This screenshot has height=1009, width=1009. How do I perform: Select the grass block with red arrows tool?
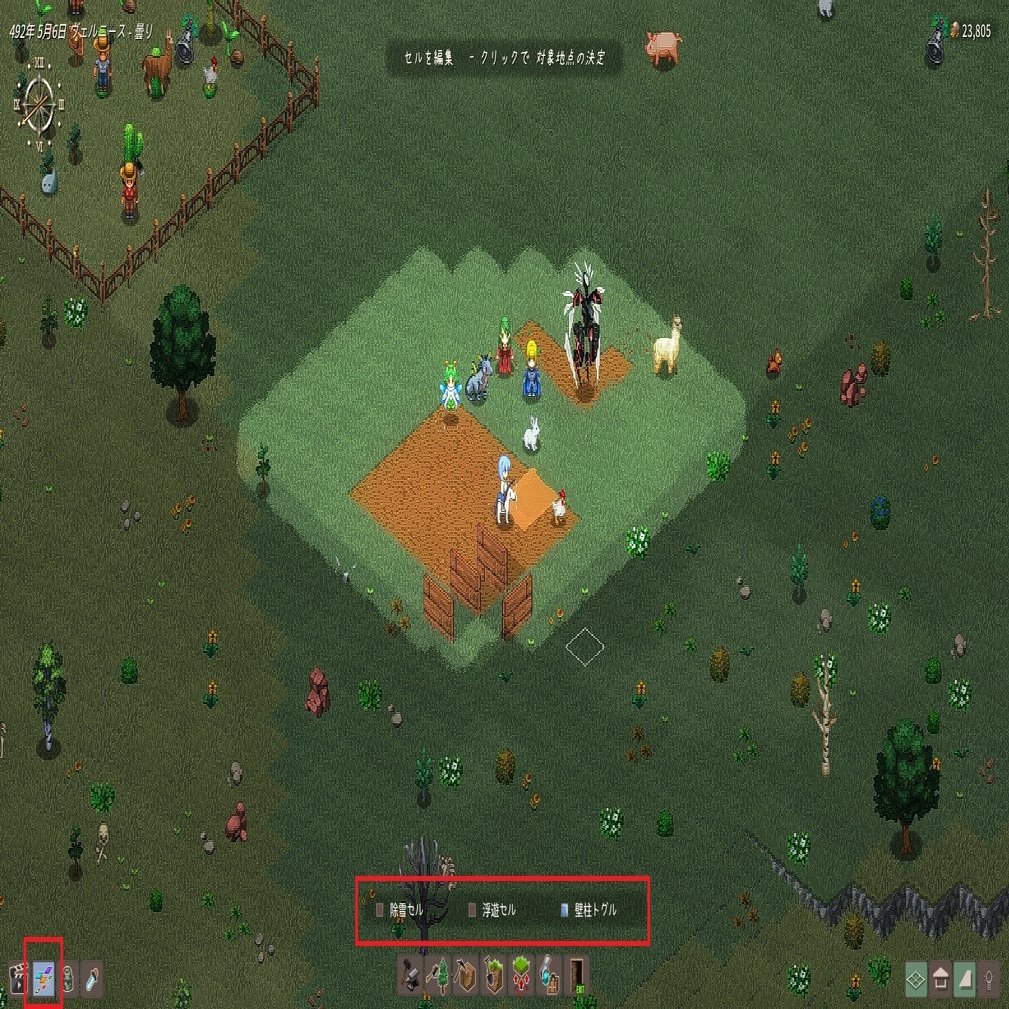521,975
